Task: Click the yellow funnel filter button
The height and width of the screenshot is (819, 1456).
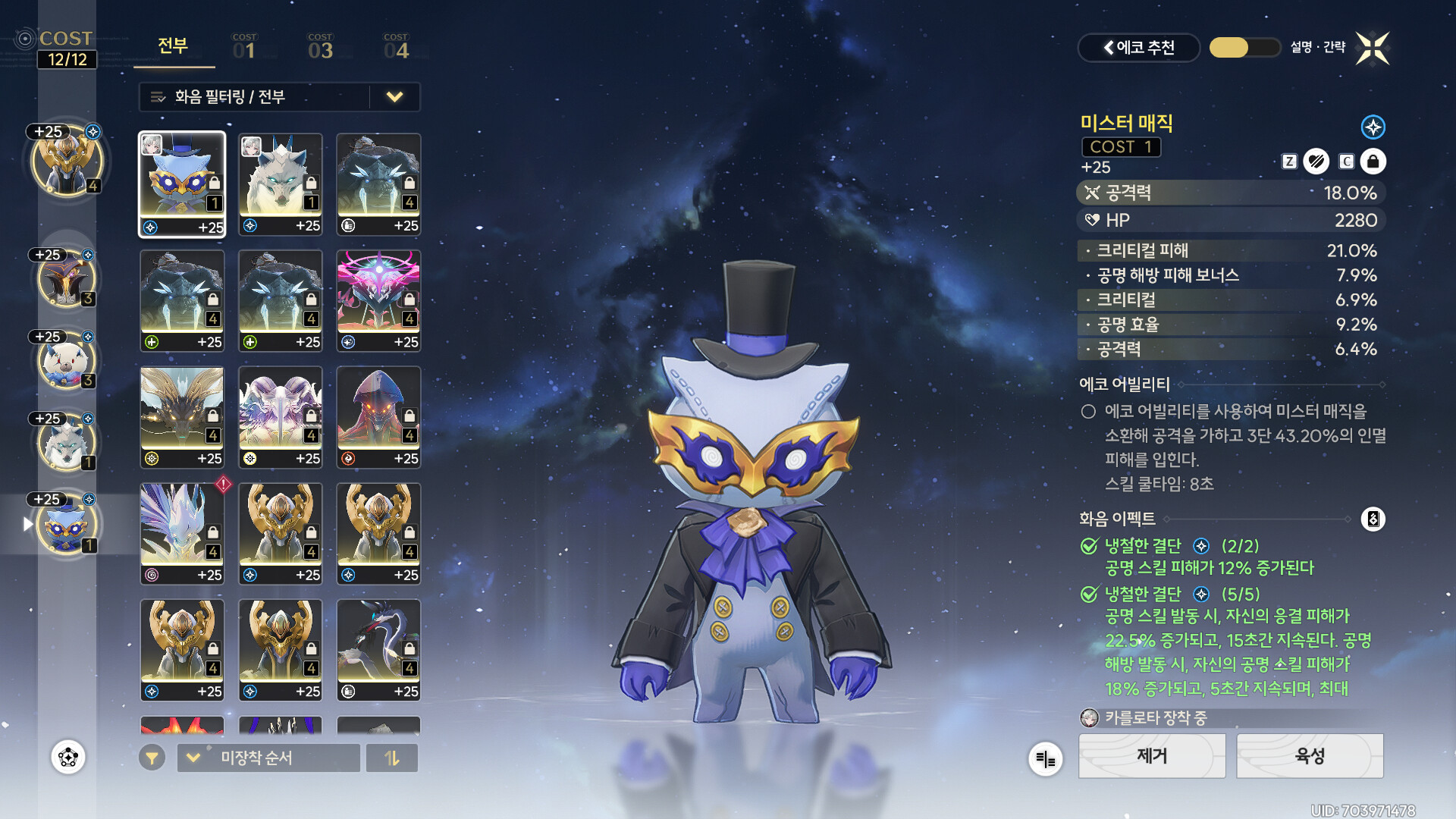Action: [x=152, y=758]
